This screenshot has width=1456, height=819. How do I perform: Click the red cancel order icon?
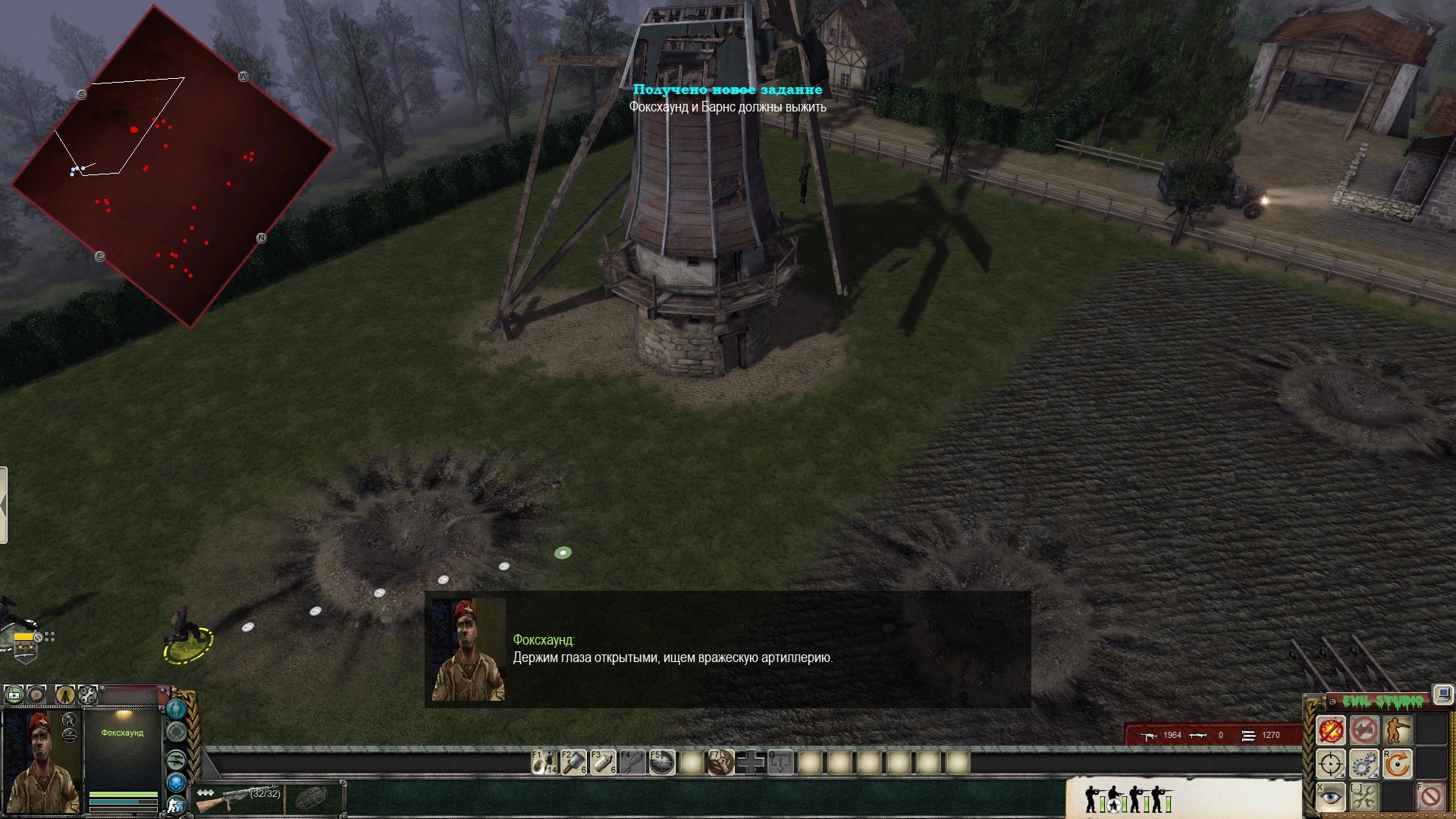1430,796
